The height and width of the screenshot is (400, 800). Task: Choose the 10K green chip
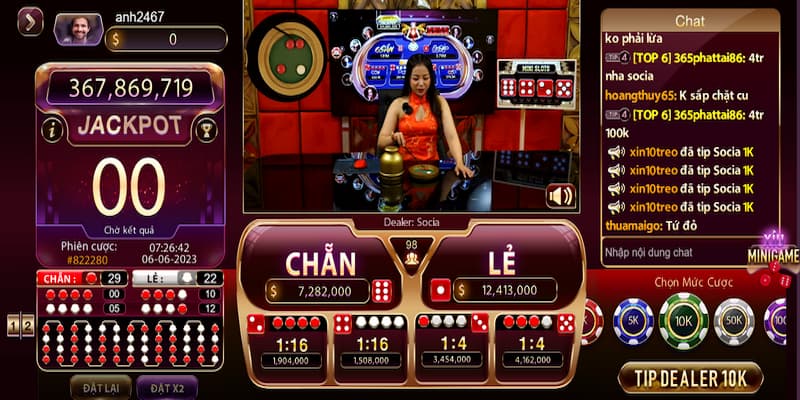[684, 321]
